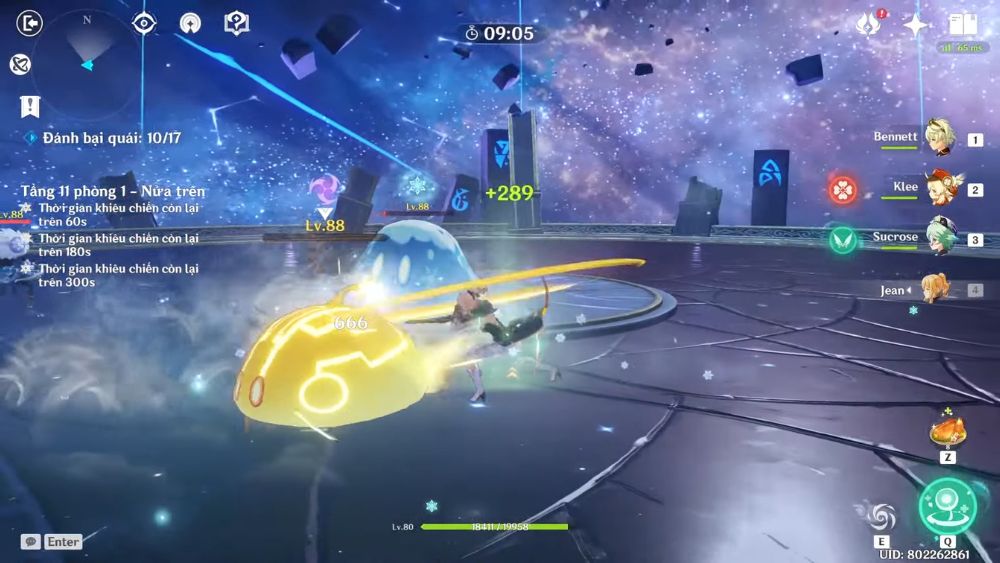Image resolution: width=1000 pixels, height=563 pixels.
Task: Click the exclamation bookmark notice icon
Action: click(29, 106)
